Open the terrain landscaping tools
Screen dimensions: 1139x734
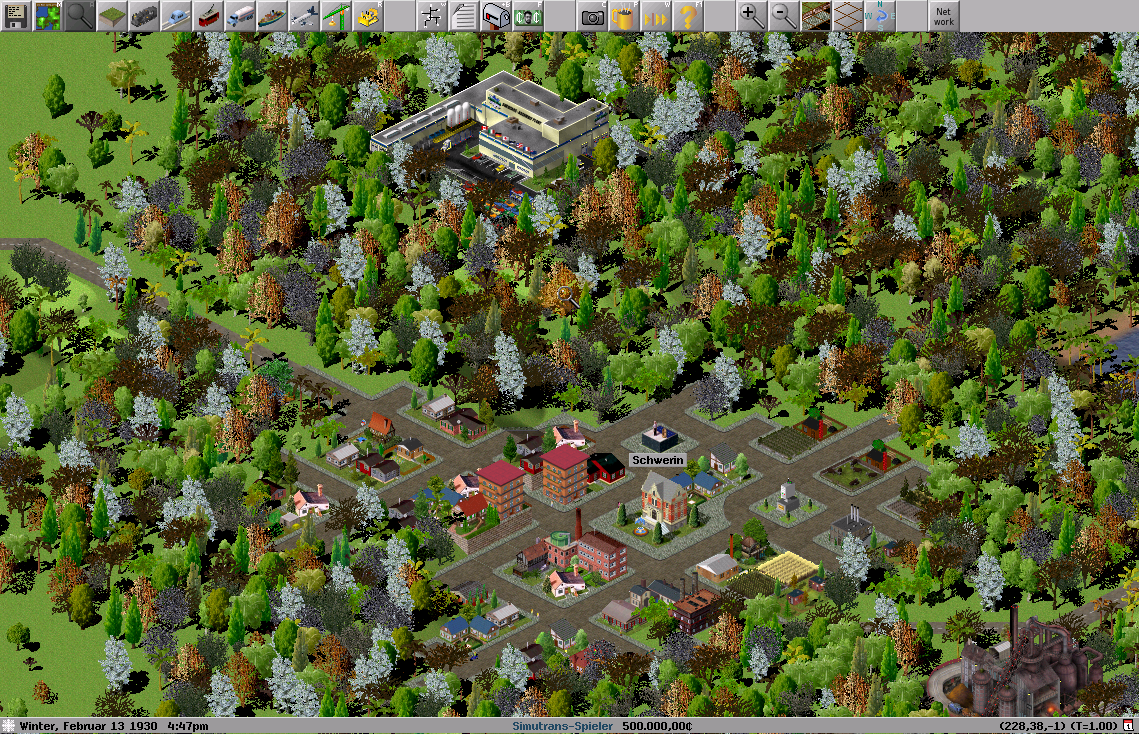pyautogui.click(x=112, y=16)
